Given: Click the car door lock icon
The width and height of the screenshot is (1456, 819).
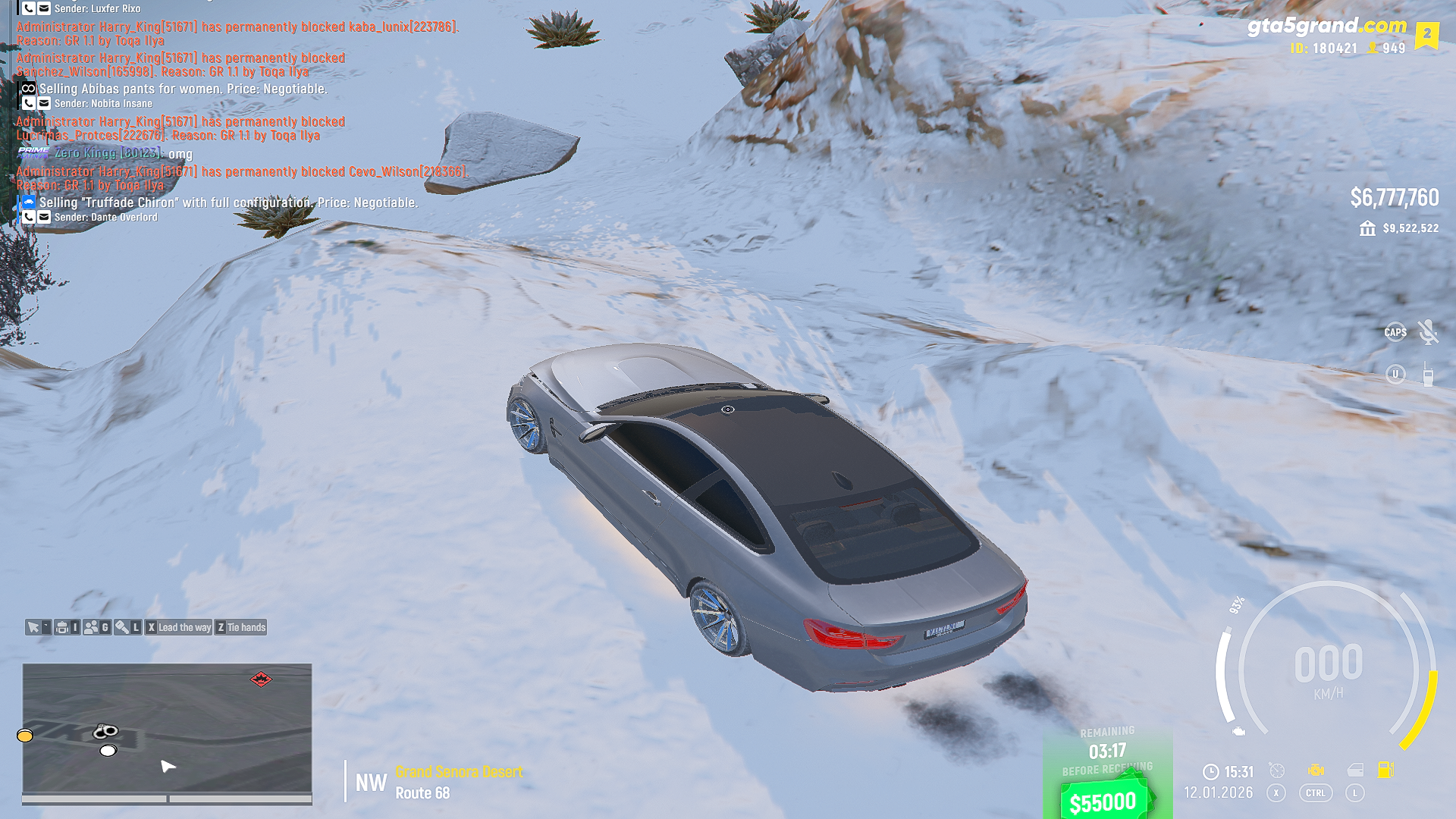Looking at the screenshot, I should (x=1355, y=770).
